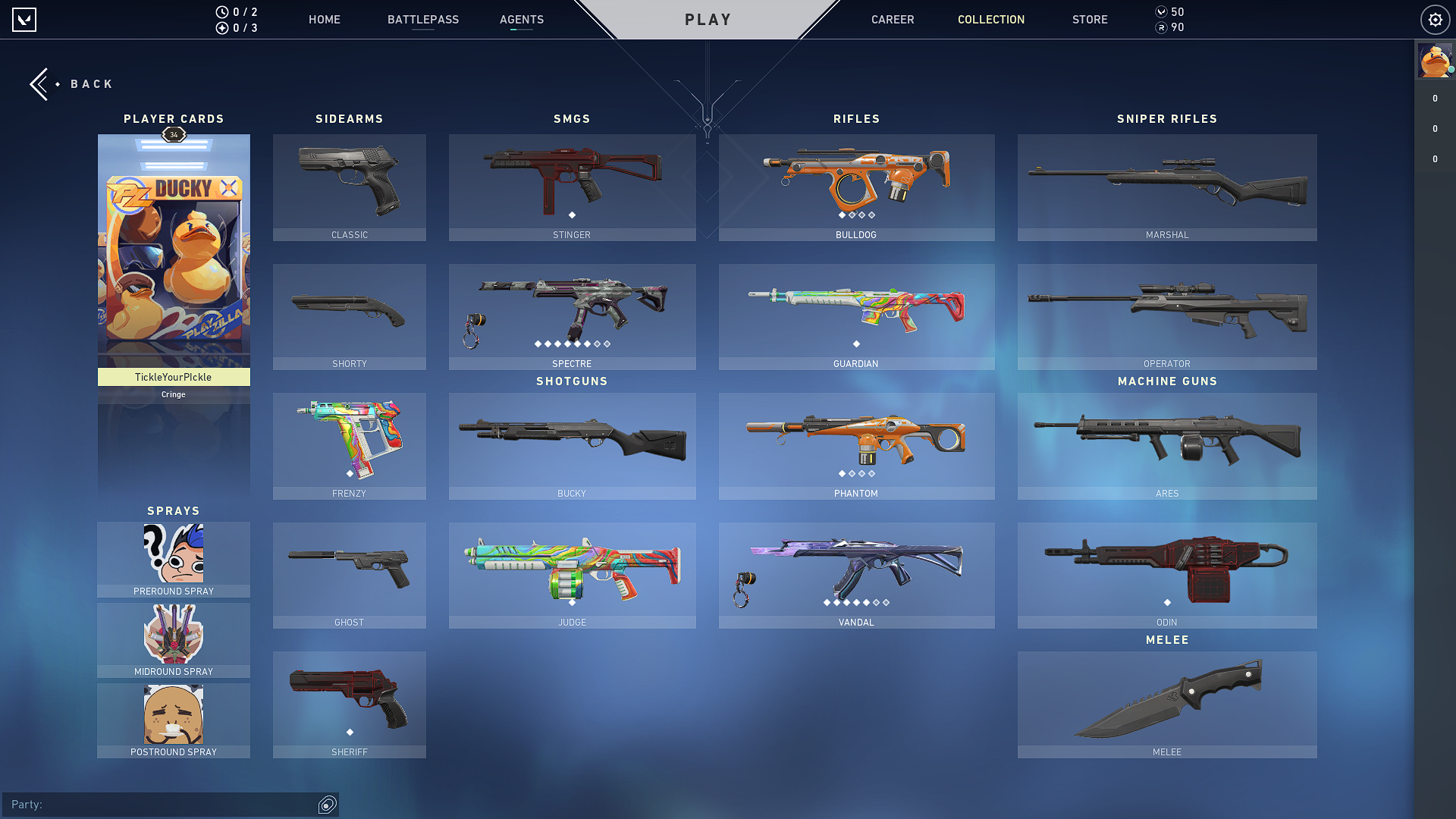Viewport: 1456px width, 819px height.
Task: Choose the Classic sidearm tile
Action: (350, 187)
